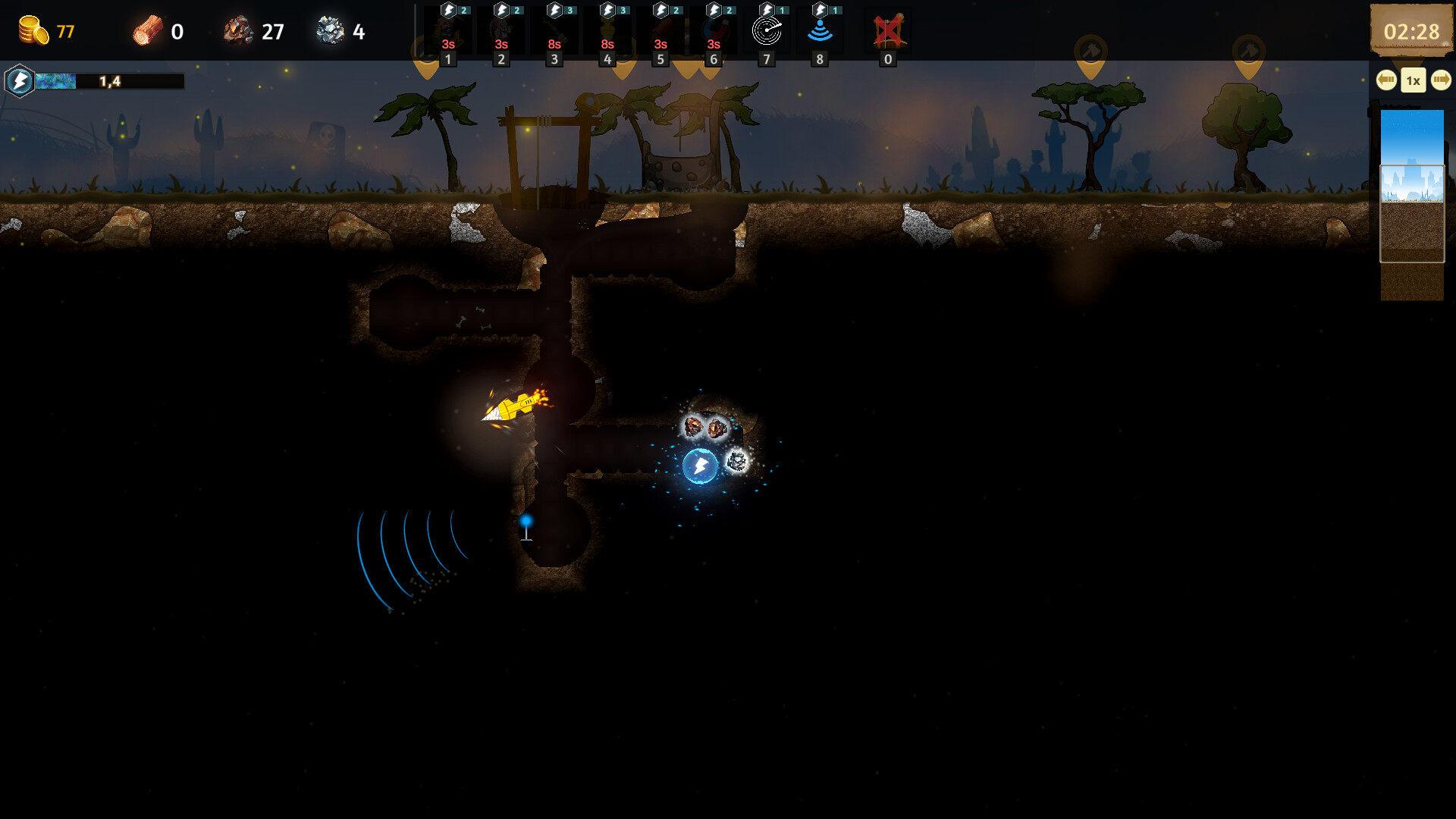Select the magnet ability in slot 6
The image size is (1456, 819).
coord(713,31)
